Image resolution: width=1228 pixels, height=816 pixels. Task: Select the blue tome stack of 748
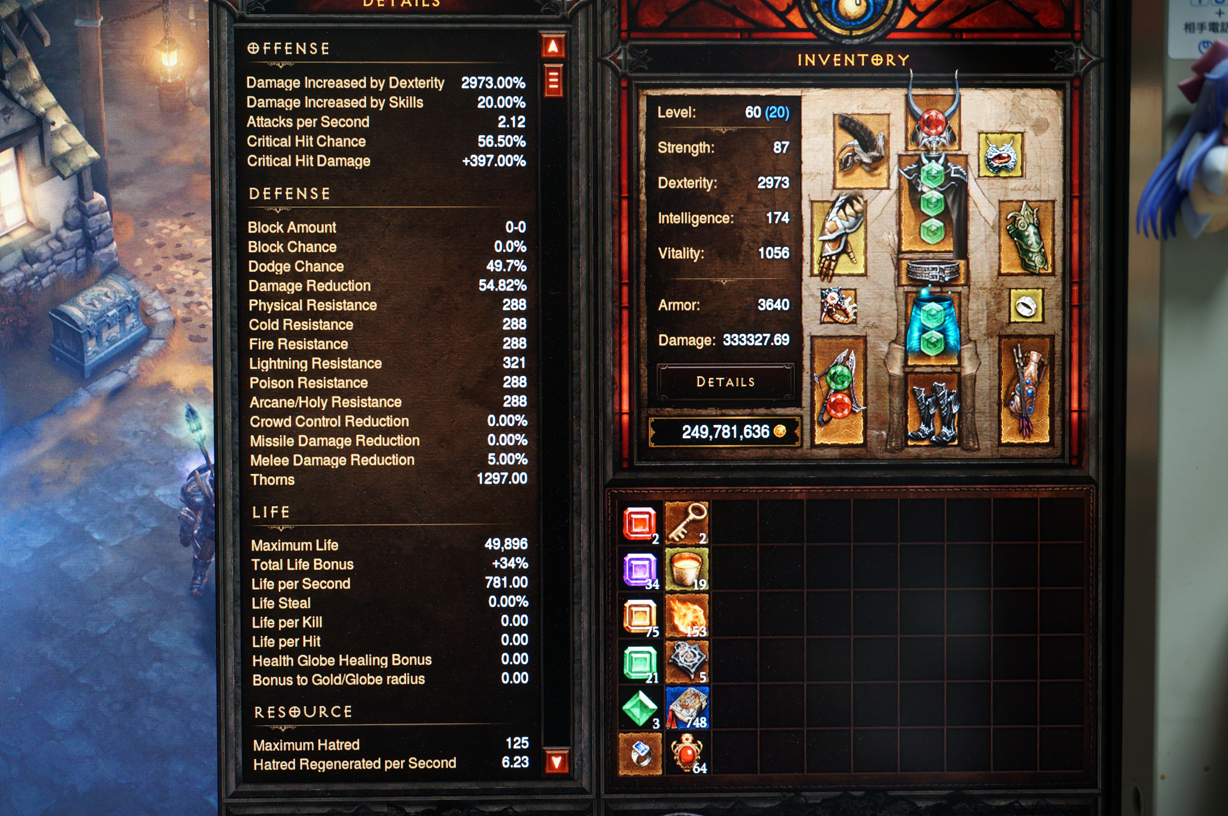(x=687, y=707)
